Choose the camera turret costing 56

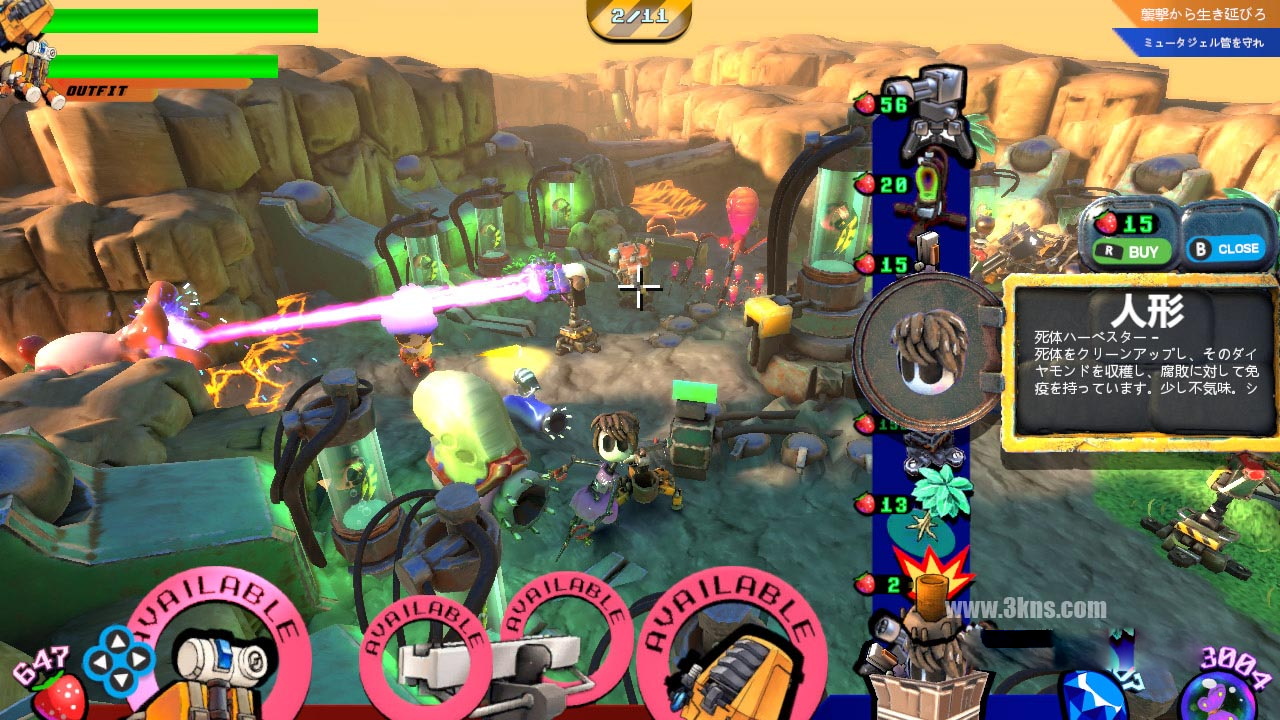[925, 112]
